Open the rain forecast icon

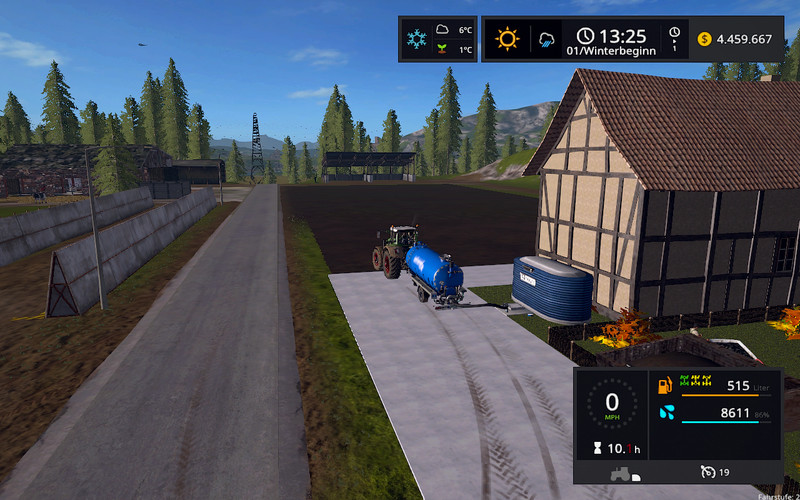(547, 39)
